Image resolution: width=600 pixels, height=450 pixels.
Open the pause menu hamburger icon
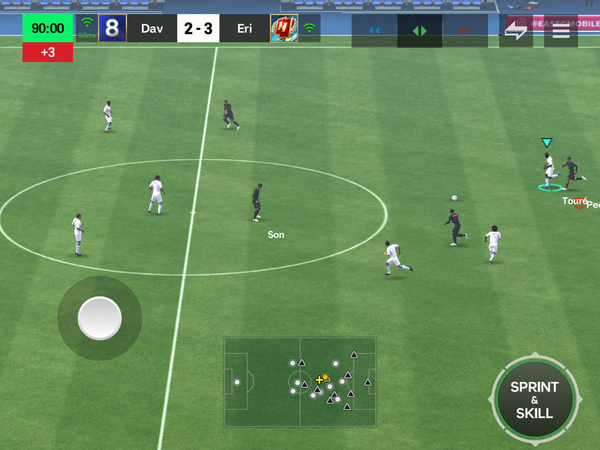point(560,30)
